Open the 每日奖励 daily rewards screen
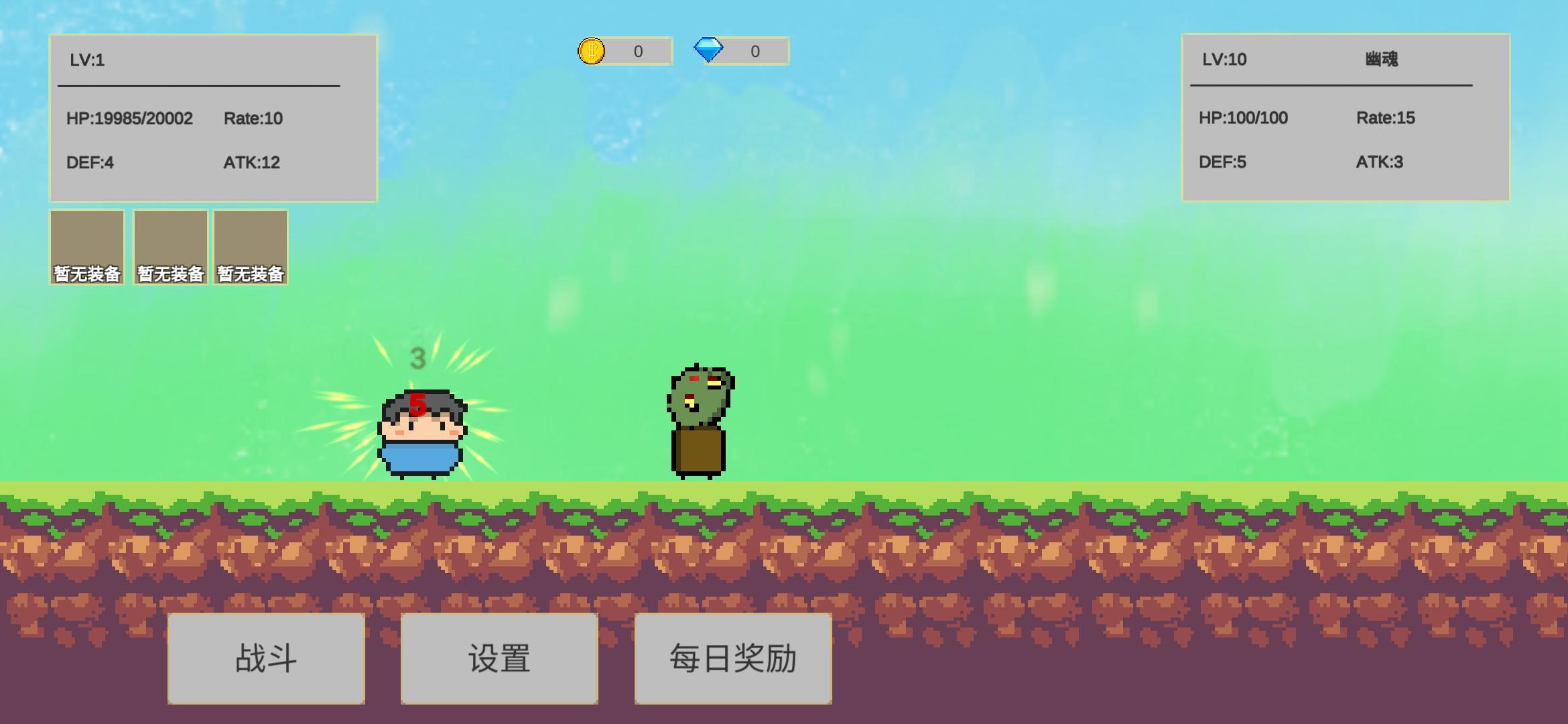The height and width of the screenshot is (724, 1568). (732, 659)
